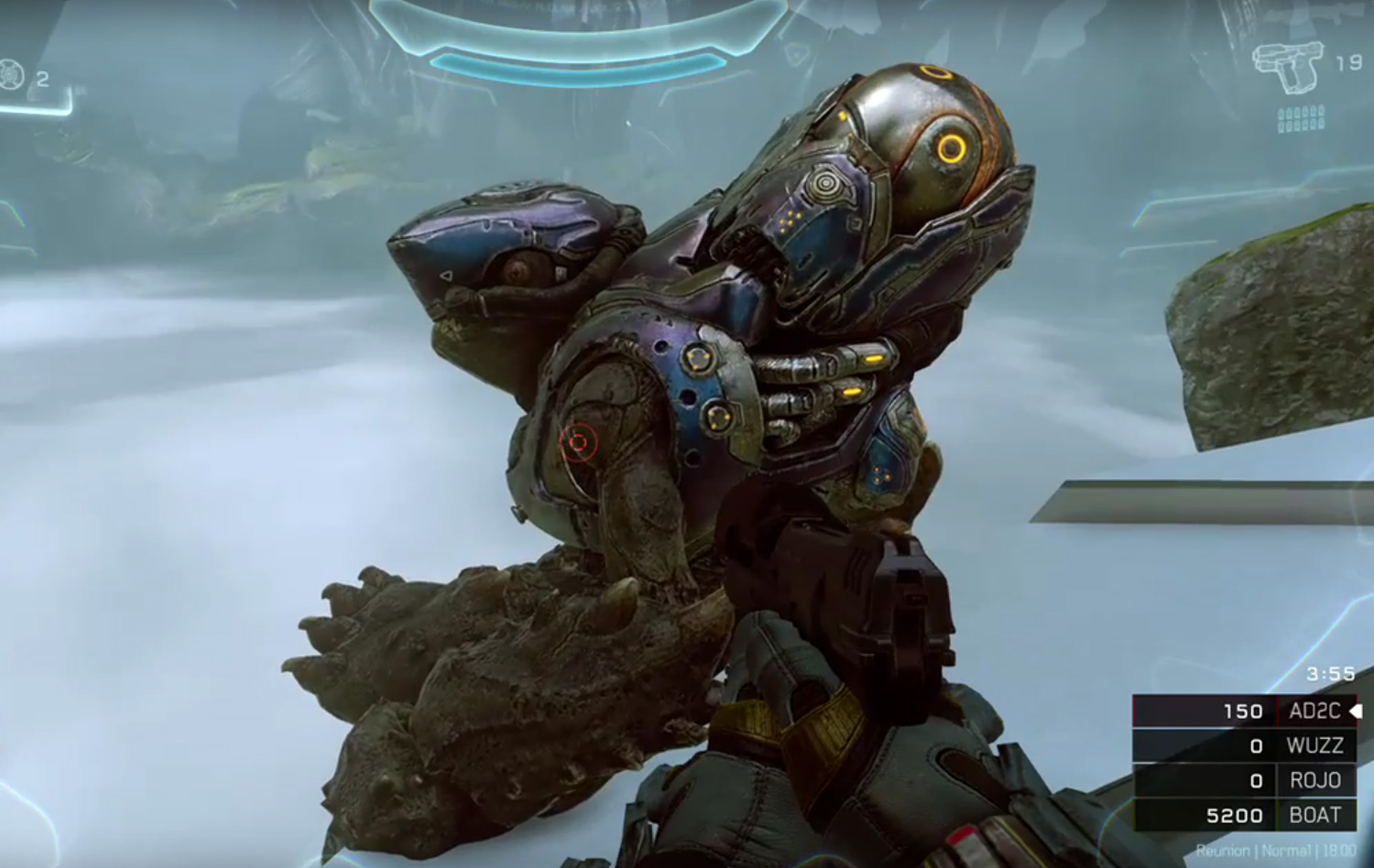The height and width of the screenshot is (868, 1374).
Task: Select the targeting reticle at screen center
Action: (x=577, y=443)
